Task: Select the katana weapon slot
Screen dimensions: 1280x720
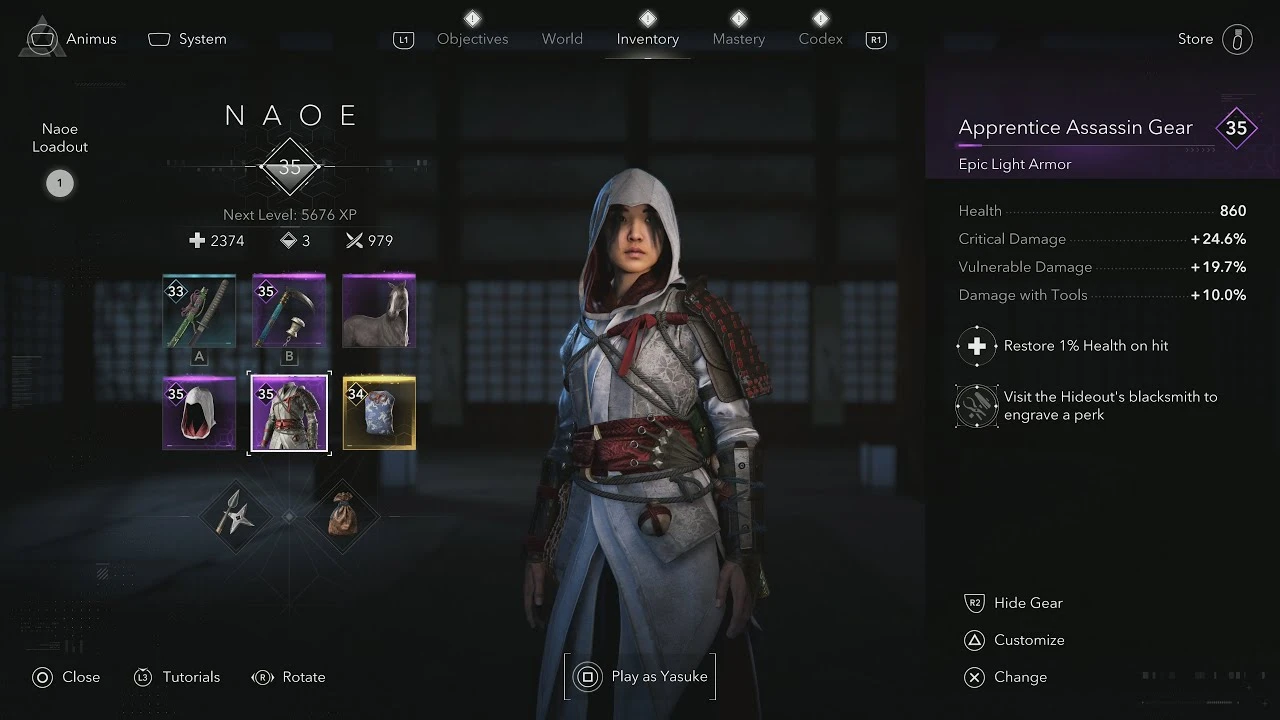Action: click(x=198, y=312)
